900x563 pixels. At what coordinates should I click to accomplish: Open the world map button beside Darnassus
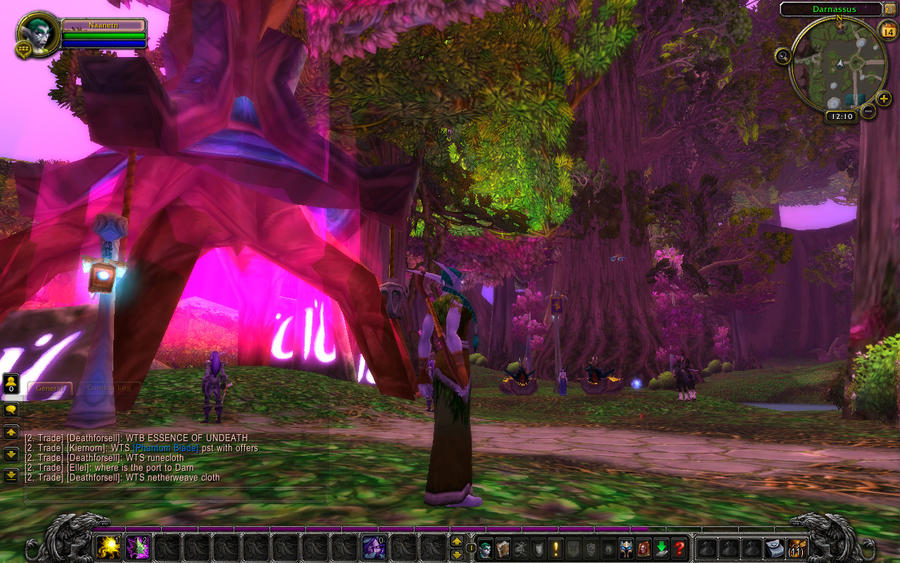[x=889, y=9]
